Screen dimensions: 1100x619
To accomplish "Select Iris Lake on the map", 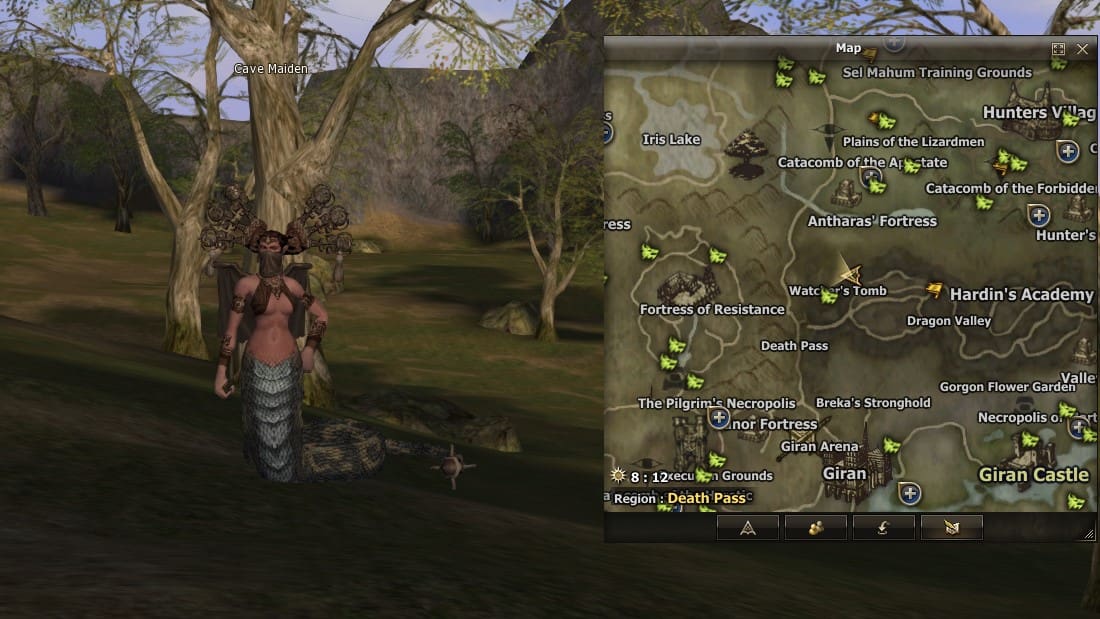I will click(671, 140).
